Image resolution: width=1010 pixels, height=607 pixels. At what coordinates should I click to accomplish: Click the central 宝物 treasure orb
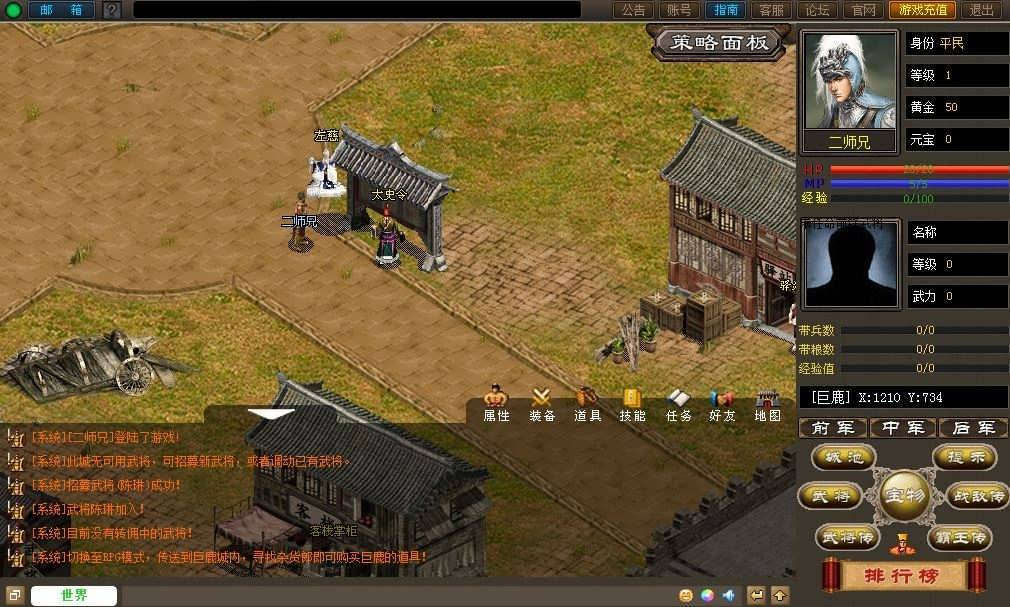click(x=903, y=495)
